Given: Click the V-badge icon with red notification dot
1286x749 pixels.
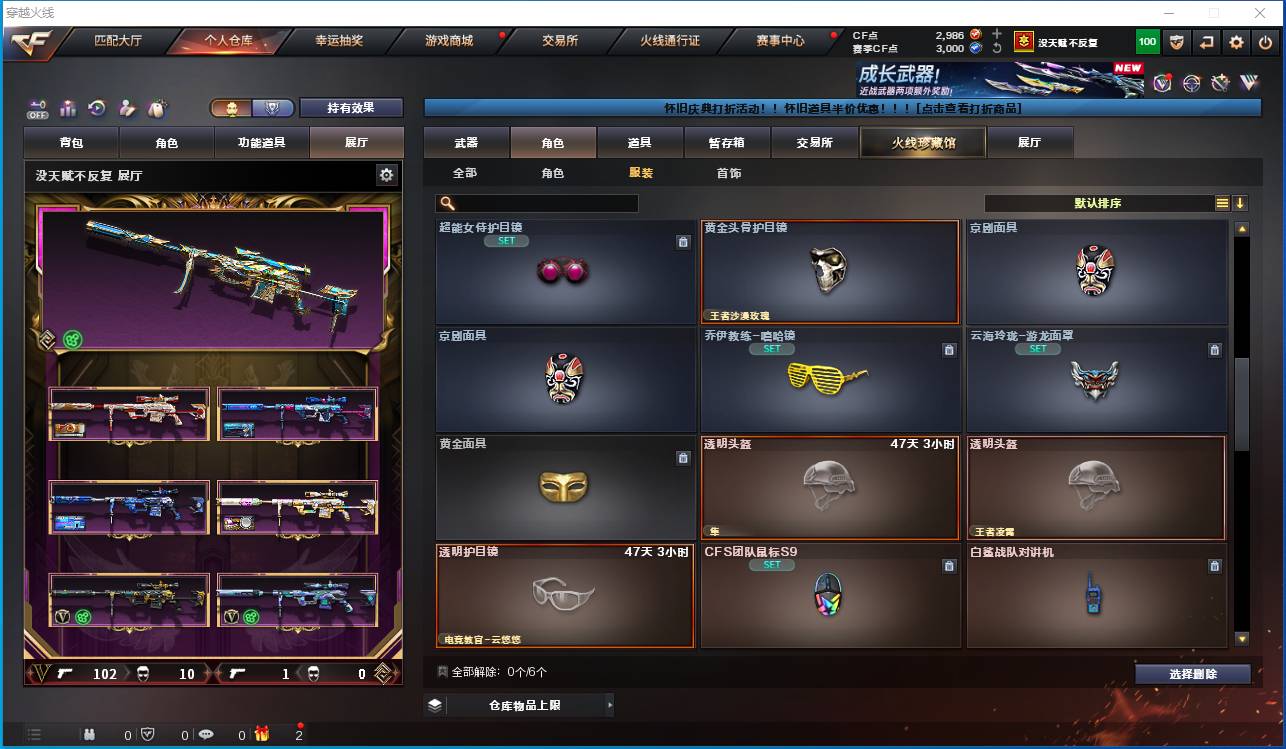Looking at the screenshot, I should 1161,82.
